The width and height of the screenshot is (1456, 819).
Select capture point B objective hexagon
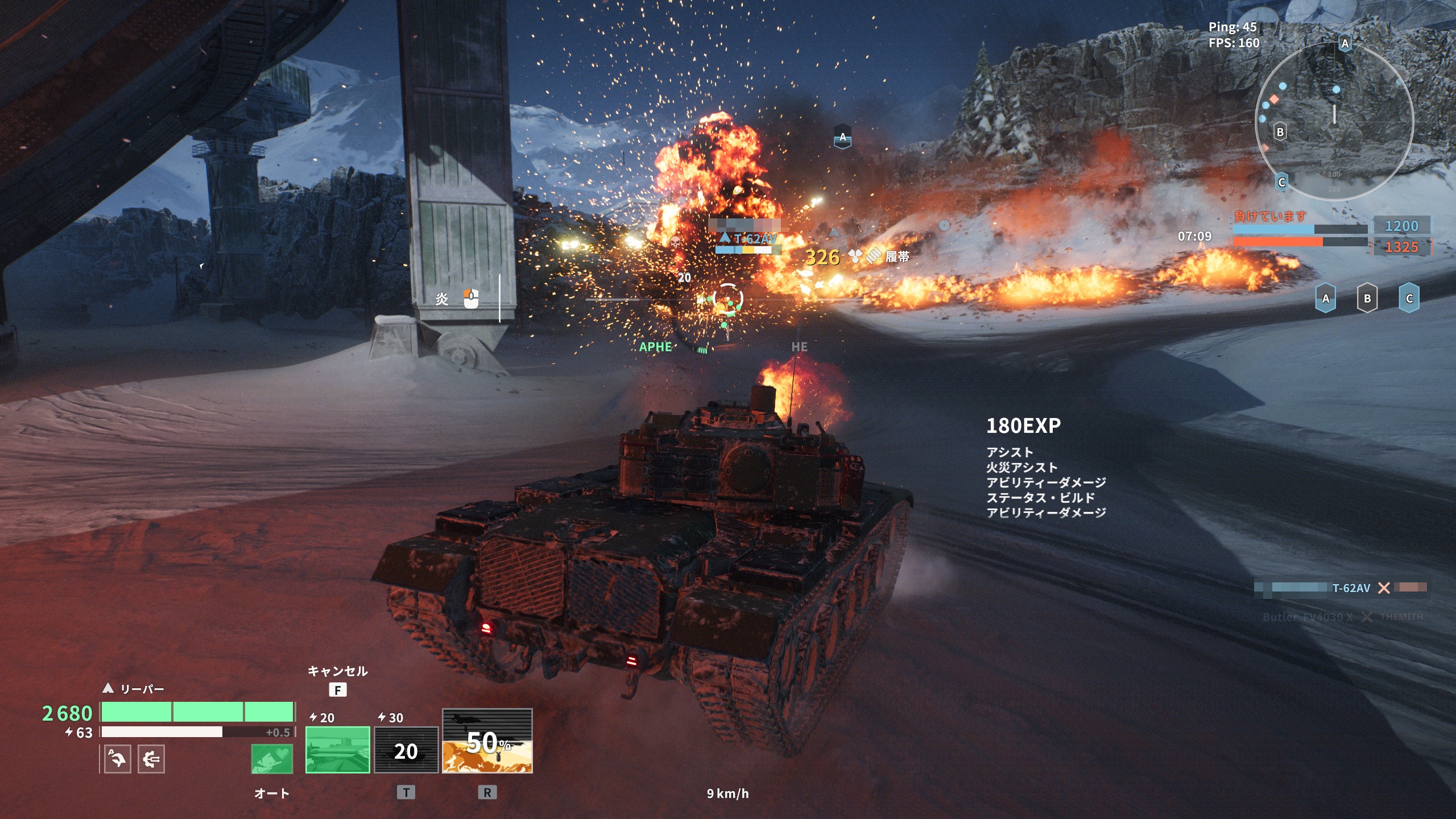pos(1367,299)
